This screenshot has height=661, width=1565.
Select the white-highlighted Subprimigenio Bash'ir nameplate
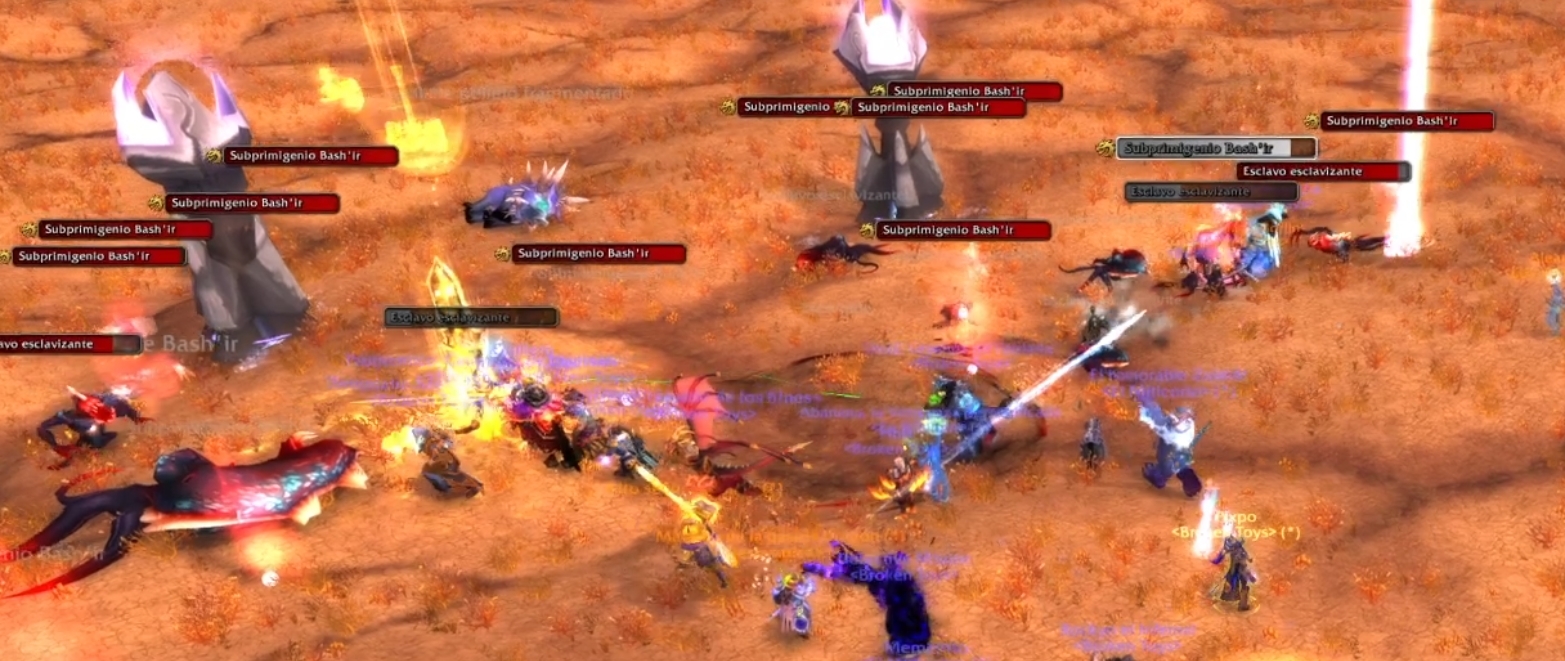point(1215,149)
